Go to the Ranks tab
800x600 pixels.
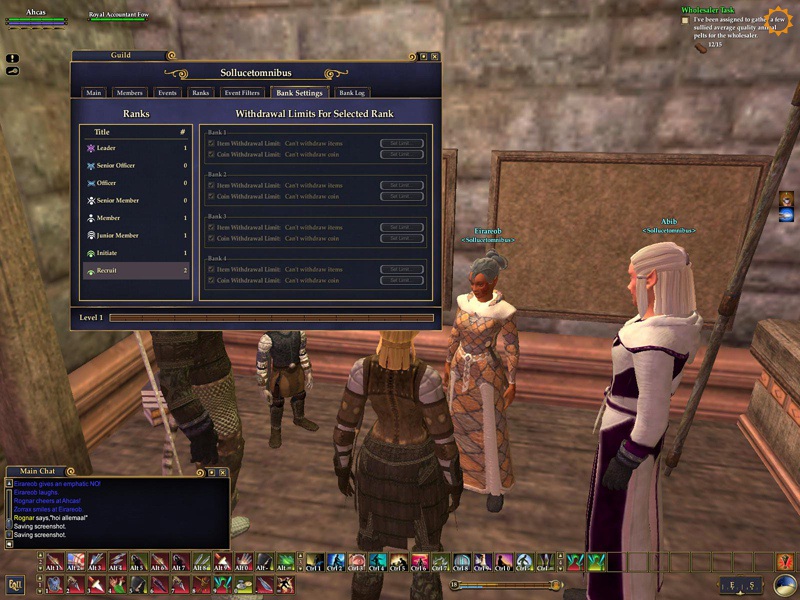(x=201, y=93)
